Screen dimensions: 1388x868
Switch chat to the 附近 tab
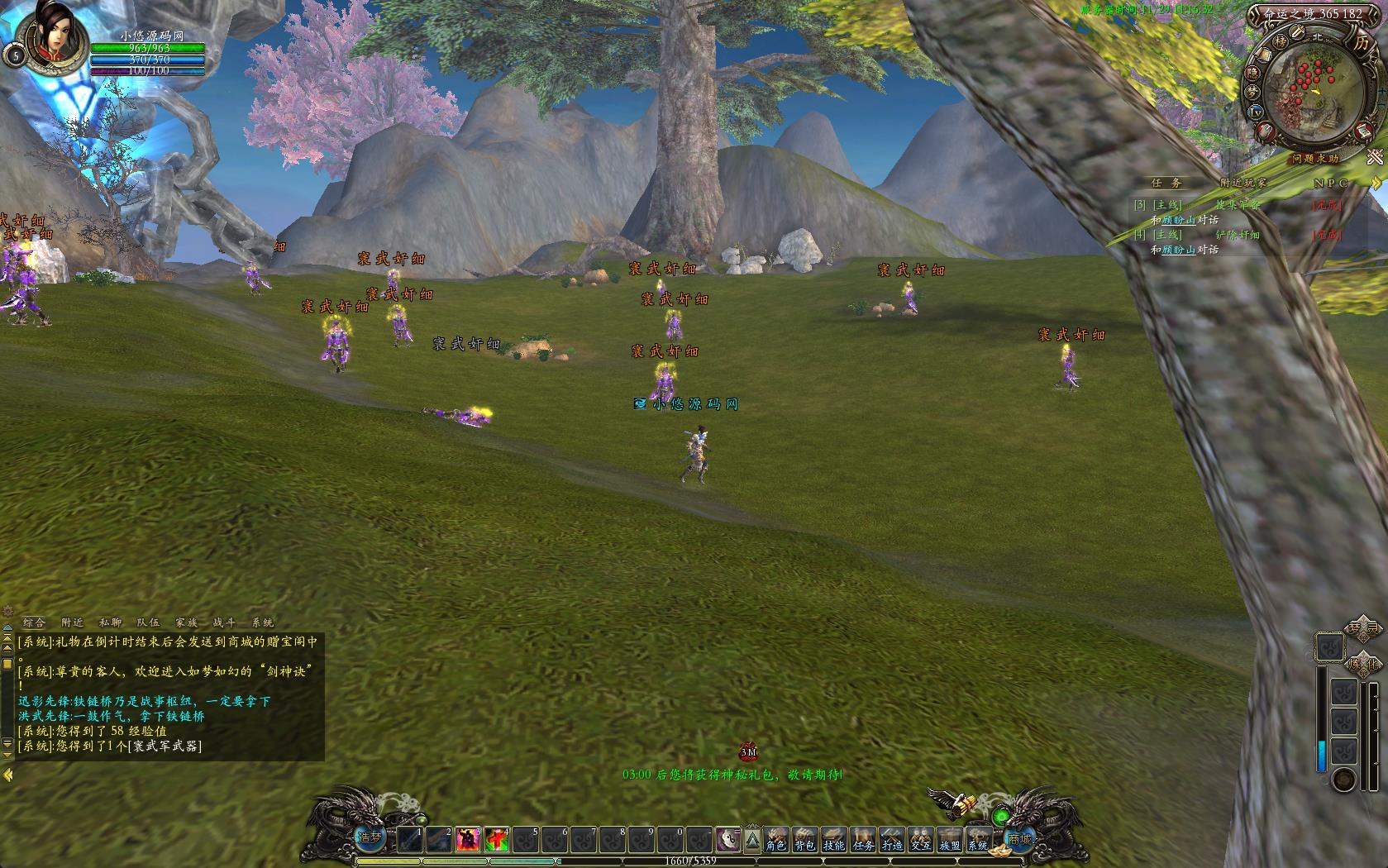coord(72,622)
